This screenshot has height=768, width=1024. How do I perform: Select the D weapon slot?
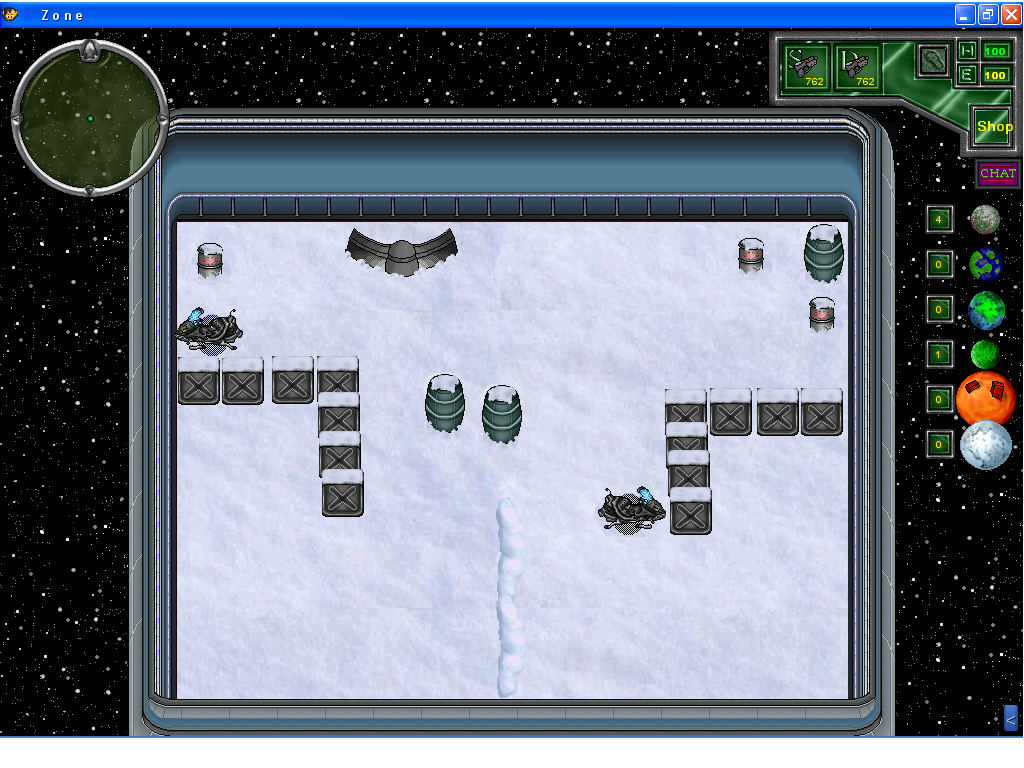tap(858, 67)
